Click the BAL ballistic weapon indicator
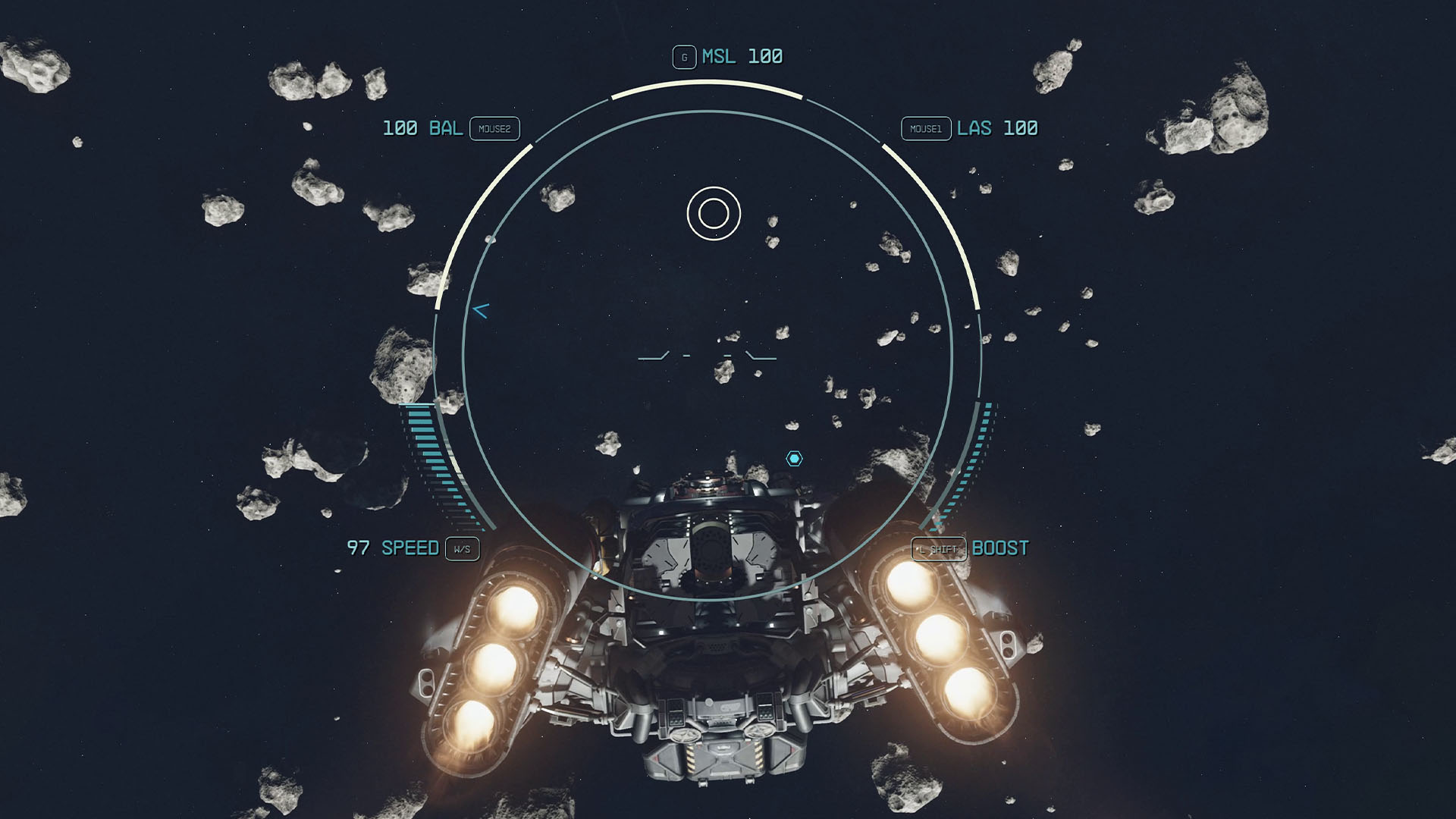This screenshot has width=1456, height=819. pyautogui.click(x=422, y=128)
